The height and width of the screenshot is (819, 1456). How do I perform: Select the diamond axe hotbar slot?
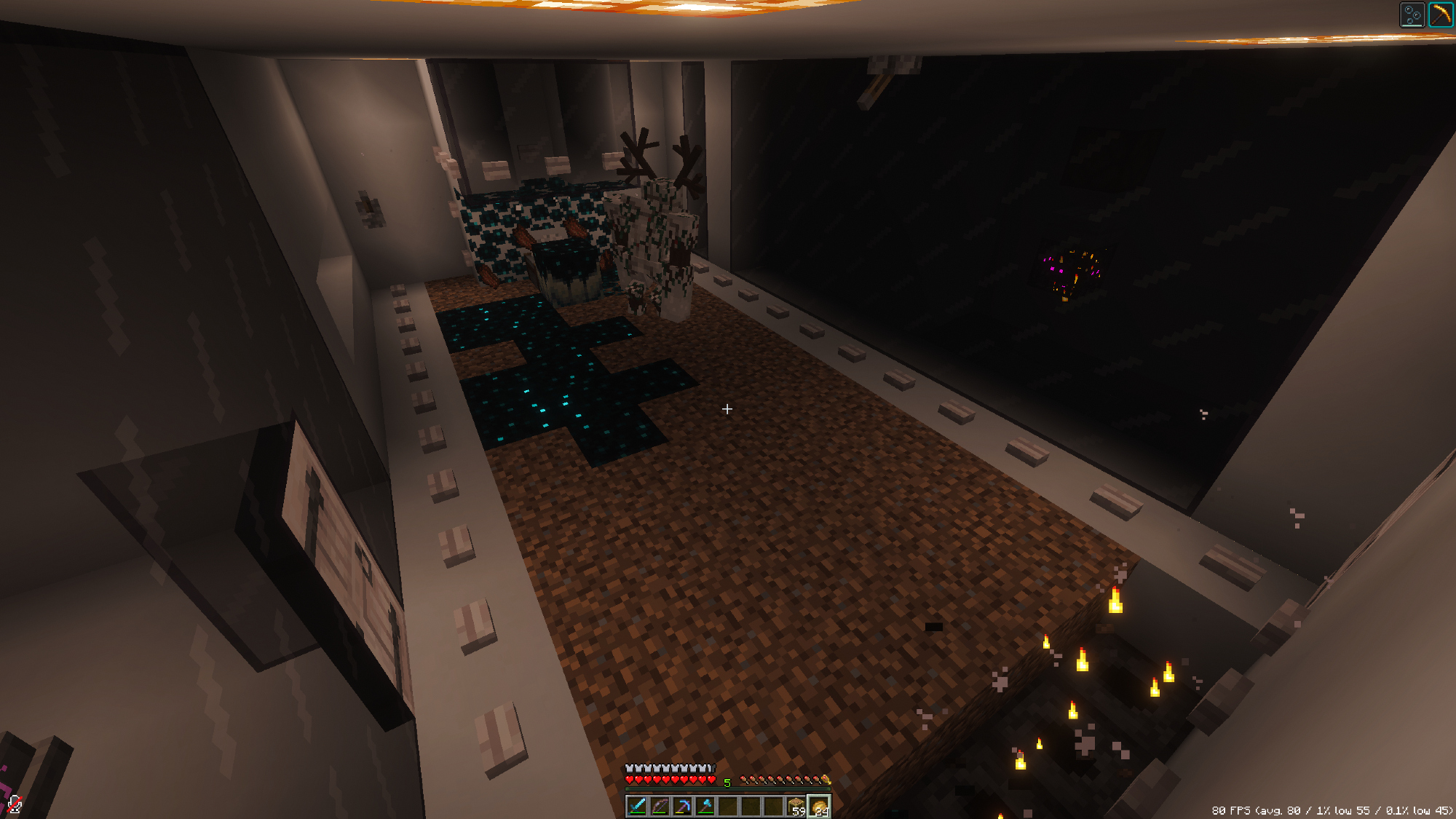(705, 806)
